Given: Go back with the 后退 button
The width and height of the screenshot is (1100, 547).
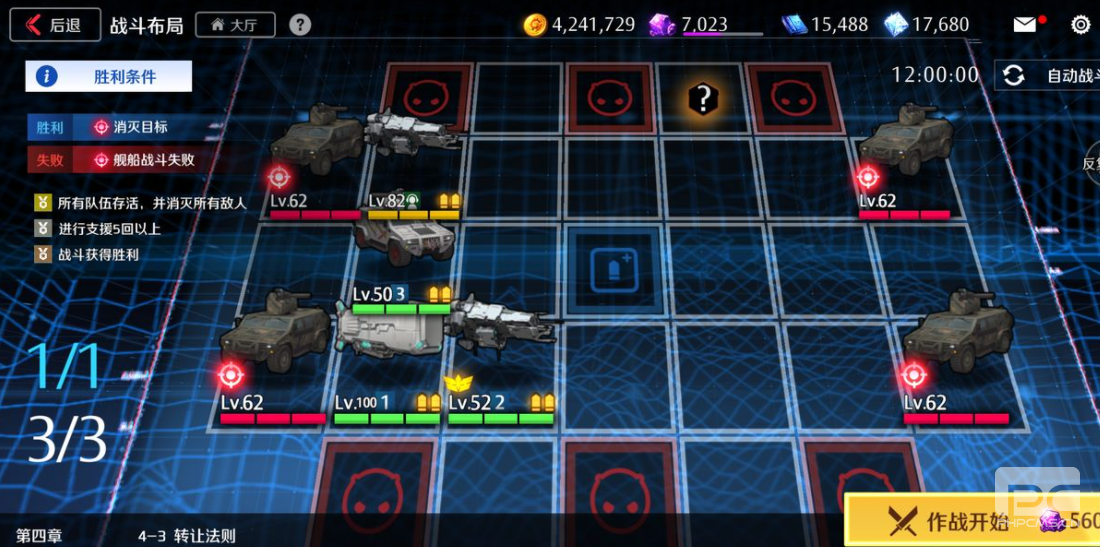Looking at the screenshot, I should 55,25.
